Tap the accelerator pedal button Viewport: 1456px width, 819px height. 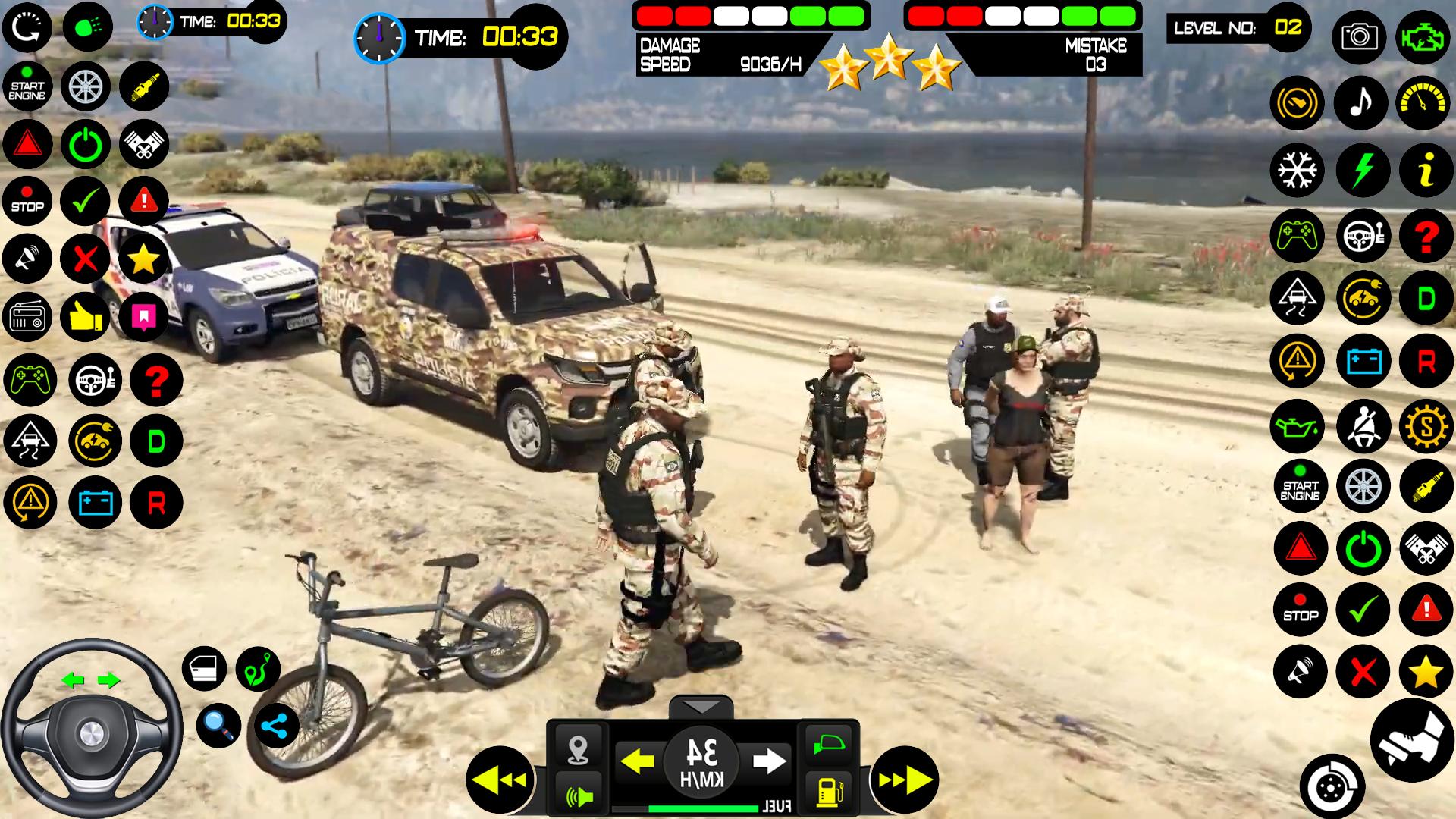pyautogui.click(x=1412, y=740)
